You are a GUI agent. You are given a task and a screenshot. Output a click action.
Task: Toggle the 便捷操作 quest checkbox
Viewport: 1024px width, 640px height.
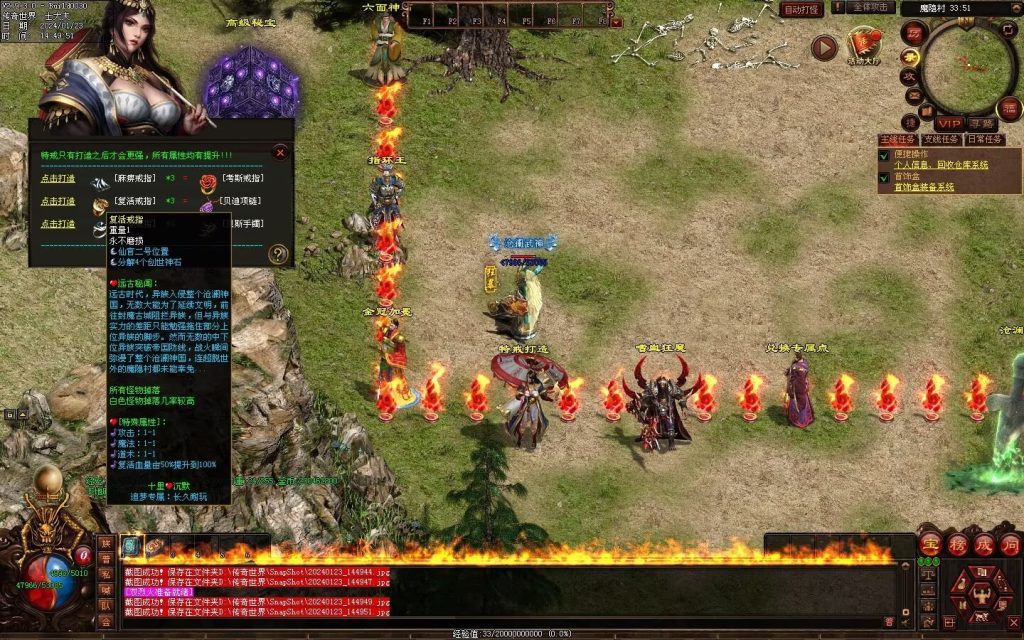coord(884,156)
